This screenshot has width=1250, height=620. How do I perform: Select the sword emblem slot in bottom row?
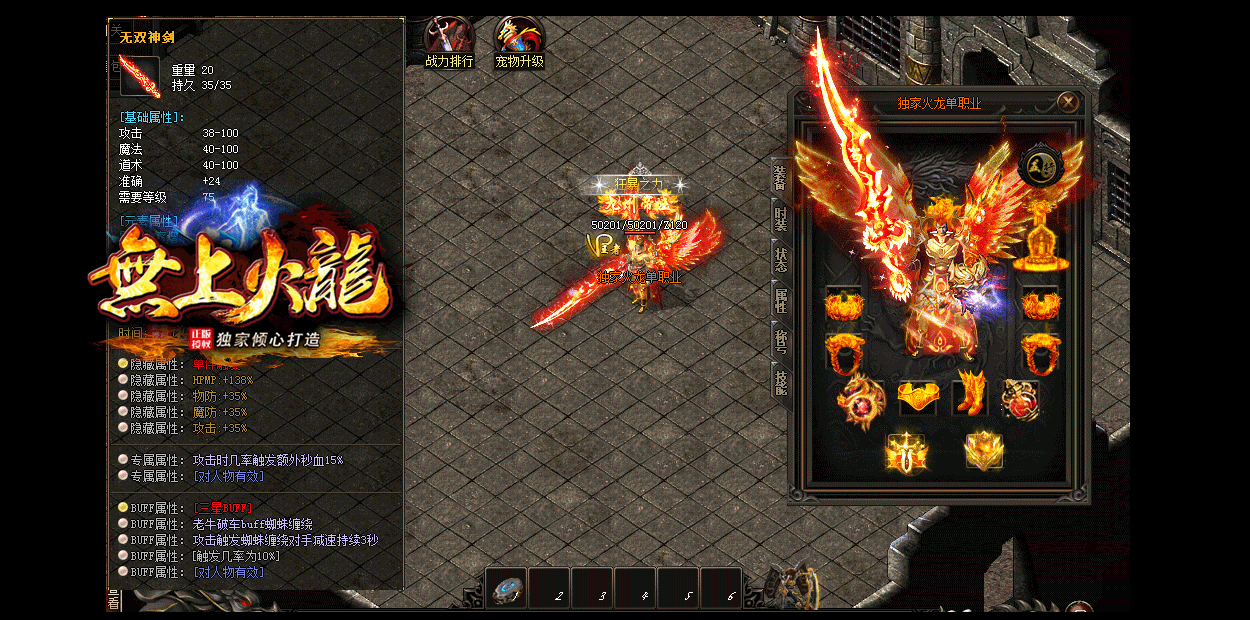906,451
